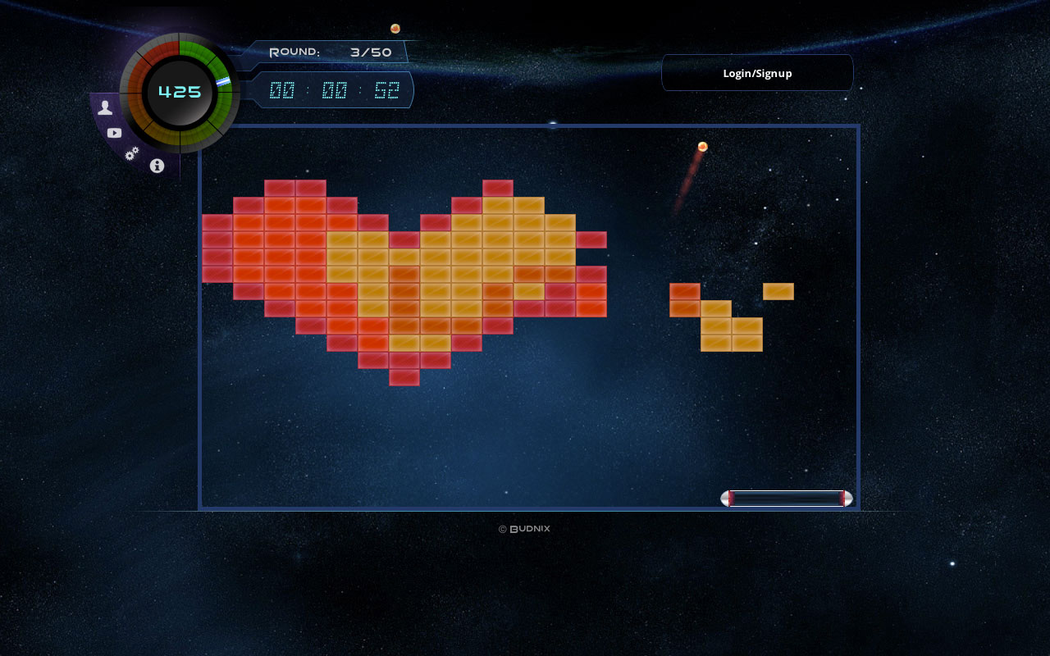Open the Login/Signup panel

757,73
